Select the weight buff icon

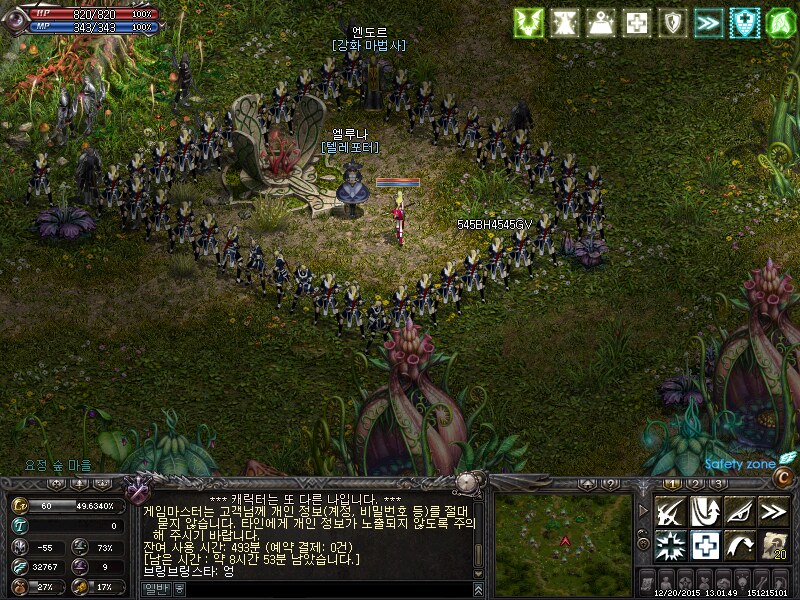pos(601,23)
